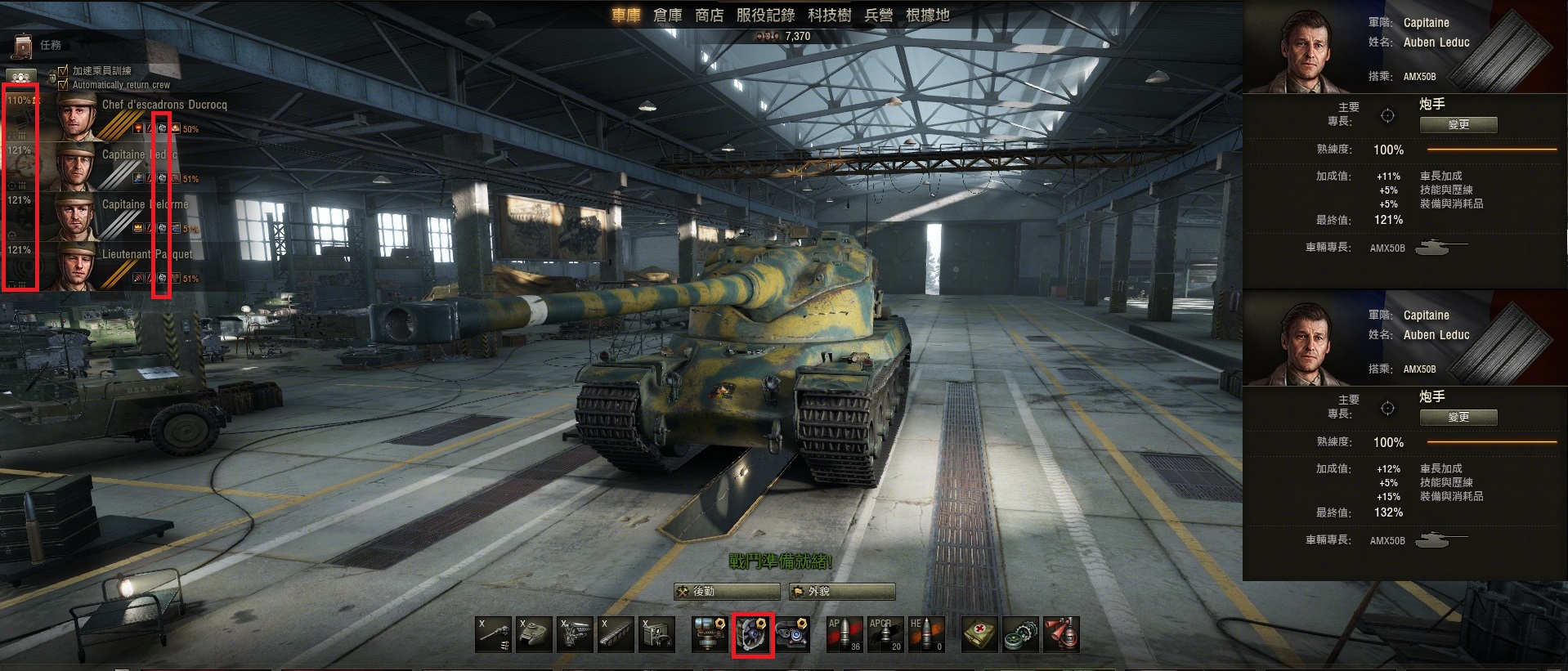Open the 外貌 exterior customization button
The width and height of the screenshot is (1568, 671).
click(x=841, y=591)
